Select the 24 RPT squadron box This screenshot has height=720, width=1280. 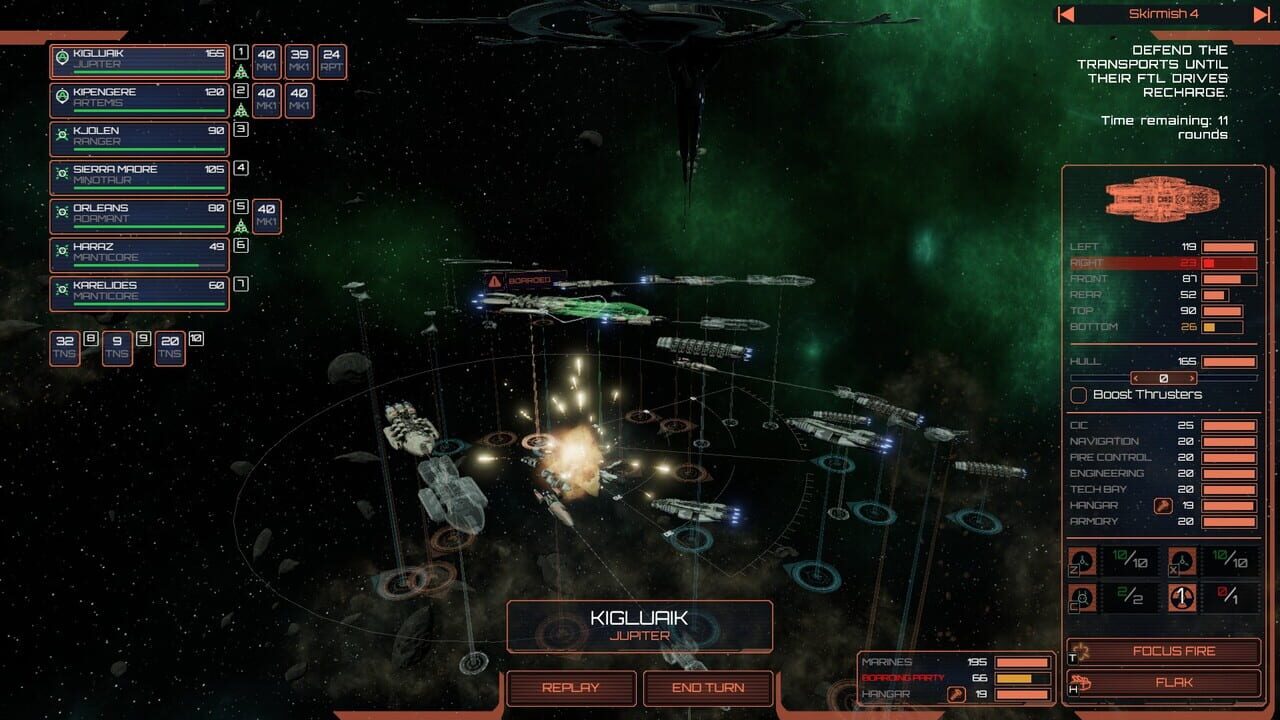point(332,61)
